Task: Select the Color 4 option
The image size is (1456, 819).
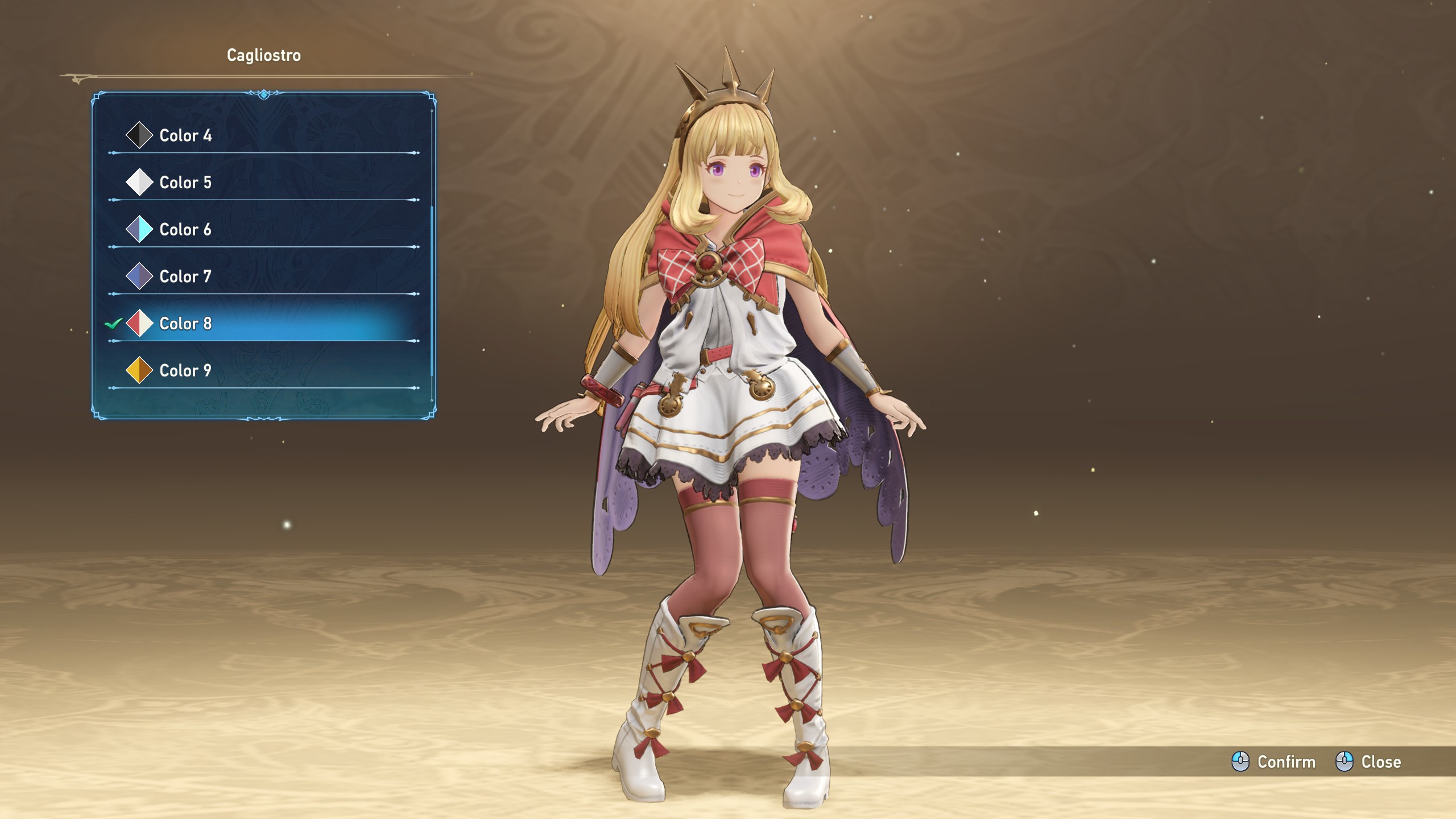Action: 185,135
